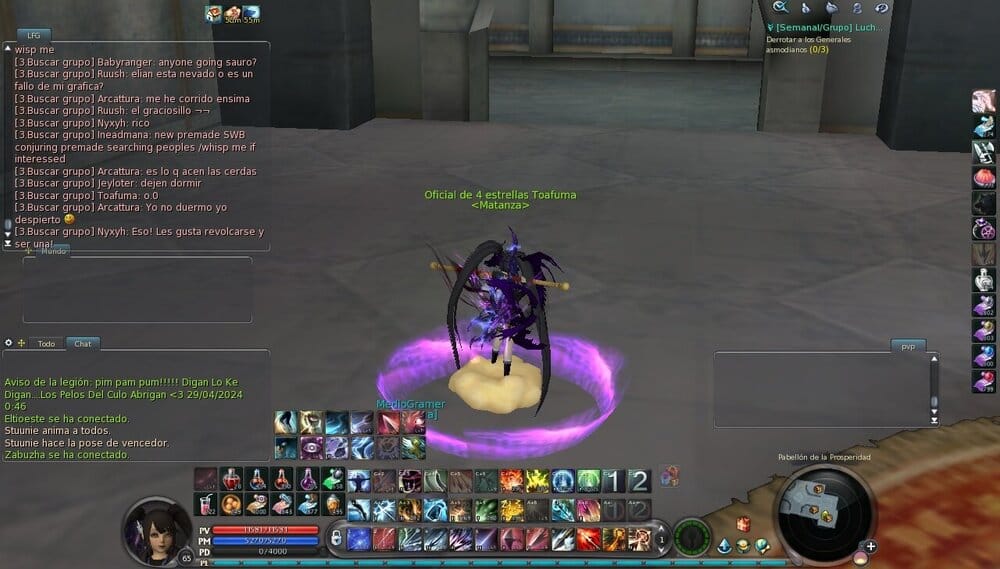Use the white bottle item in side bar

click(984, 281)
